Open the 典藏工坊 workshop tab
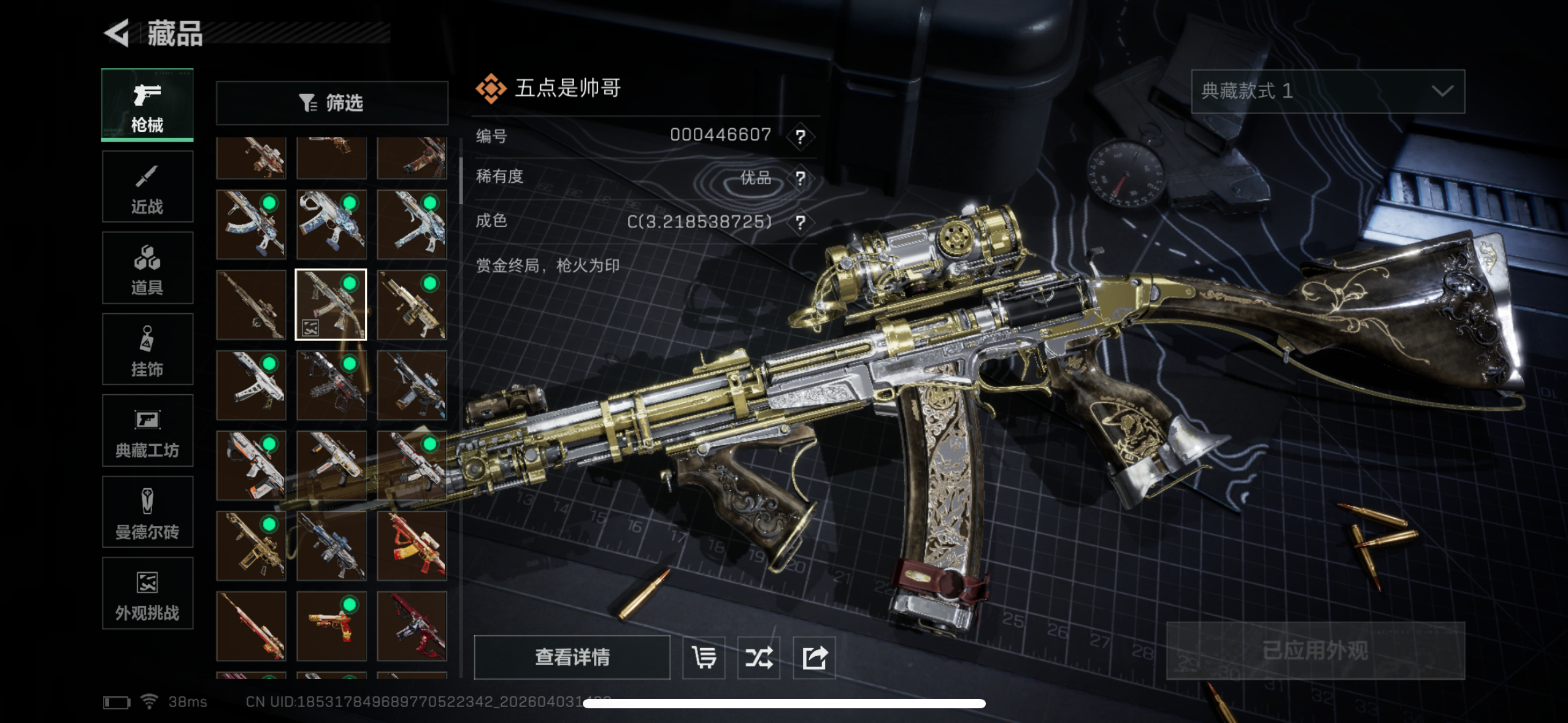 tap(147, 431)
